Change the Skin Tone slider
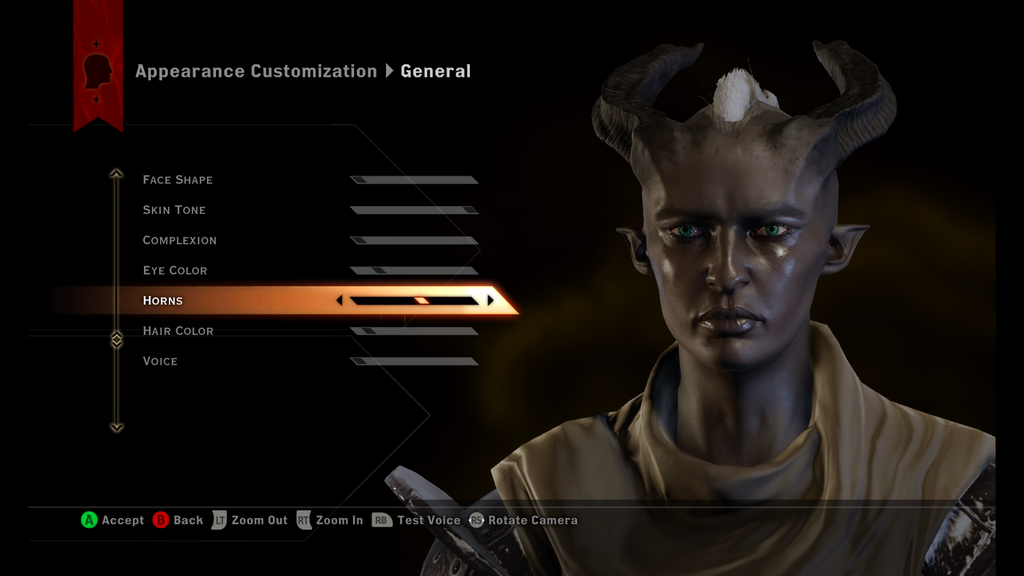 click(x=414, y=210)
